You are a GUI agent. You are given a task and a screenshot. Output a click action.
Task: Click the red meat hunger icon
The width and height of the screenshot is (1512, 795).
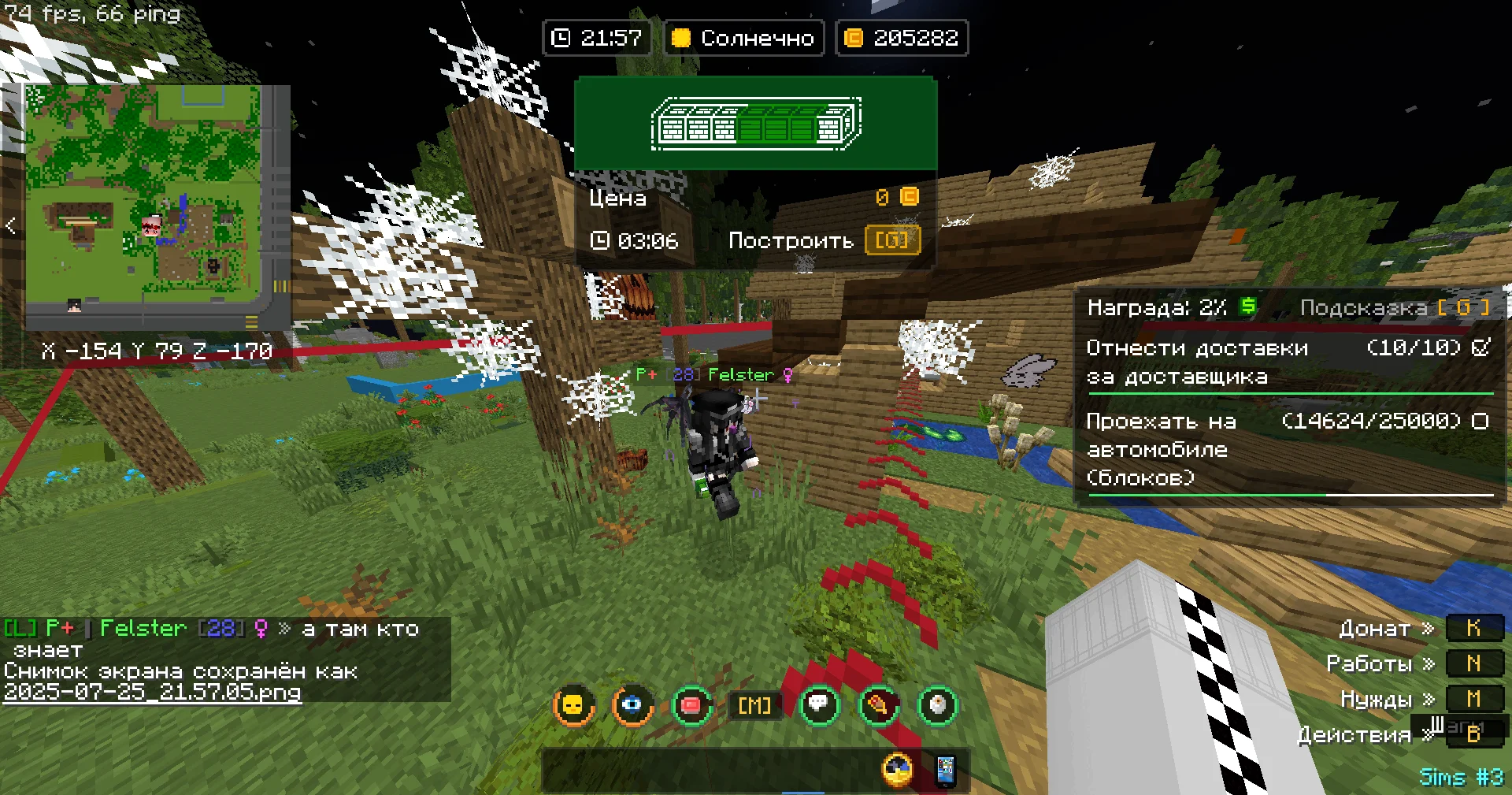point(691,705)
